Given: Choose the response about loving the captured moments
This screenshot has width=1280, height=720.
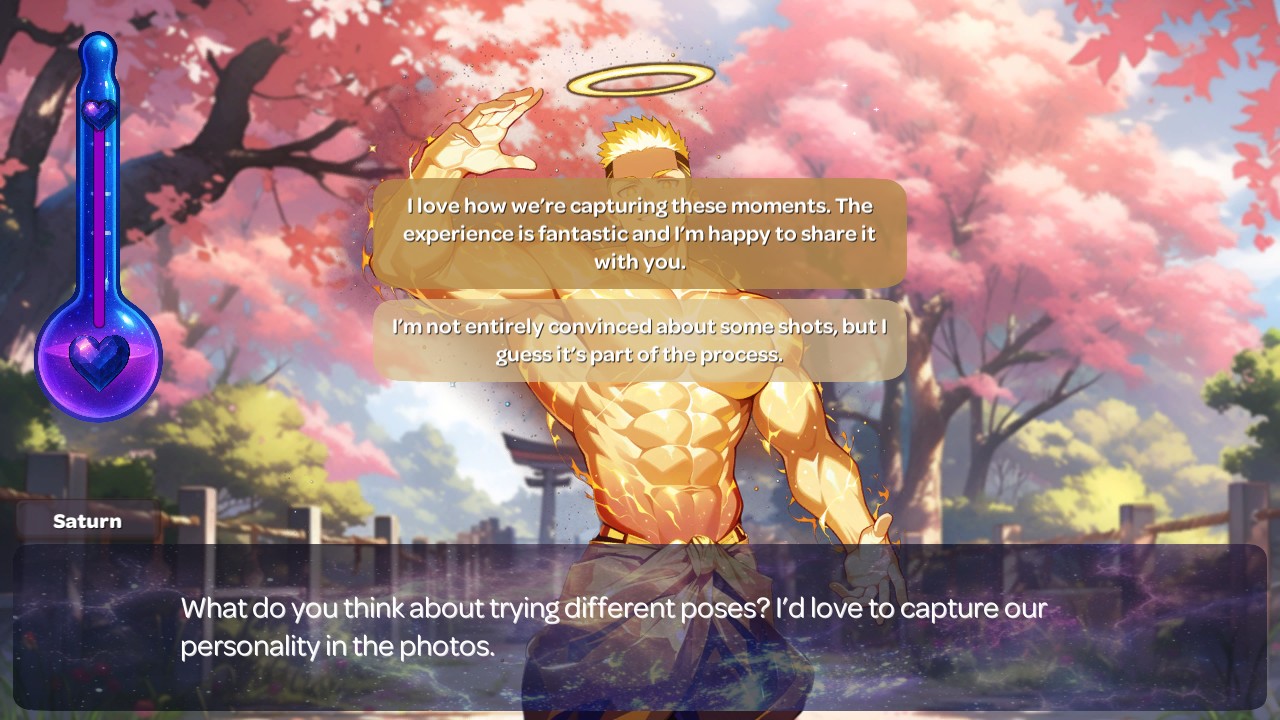Looking at the screenshot, I should pos(638,234).
